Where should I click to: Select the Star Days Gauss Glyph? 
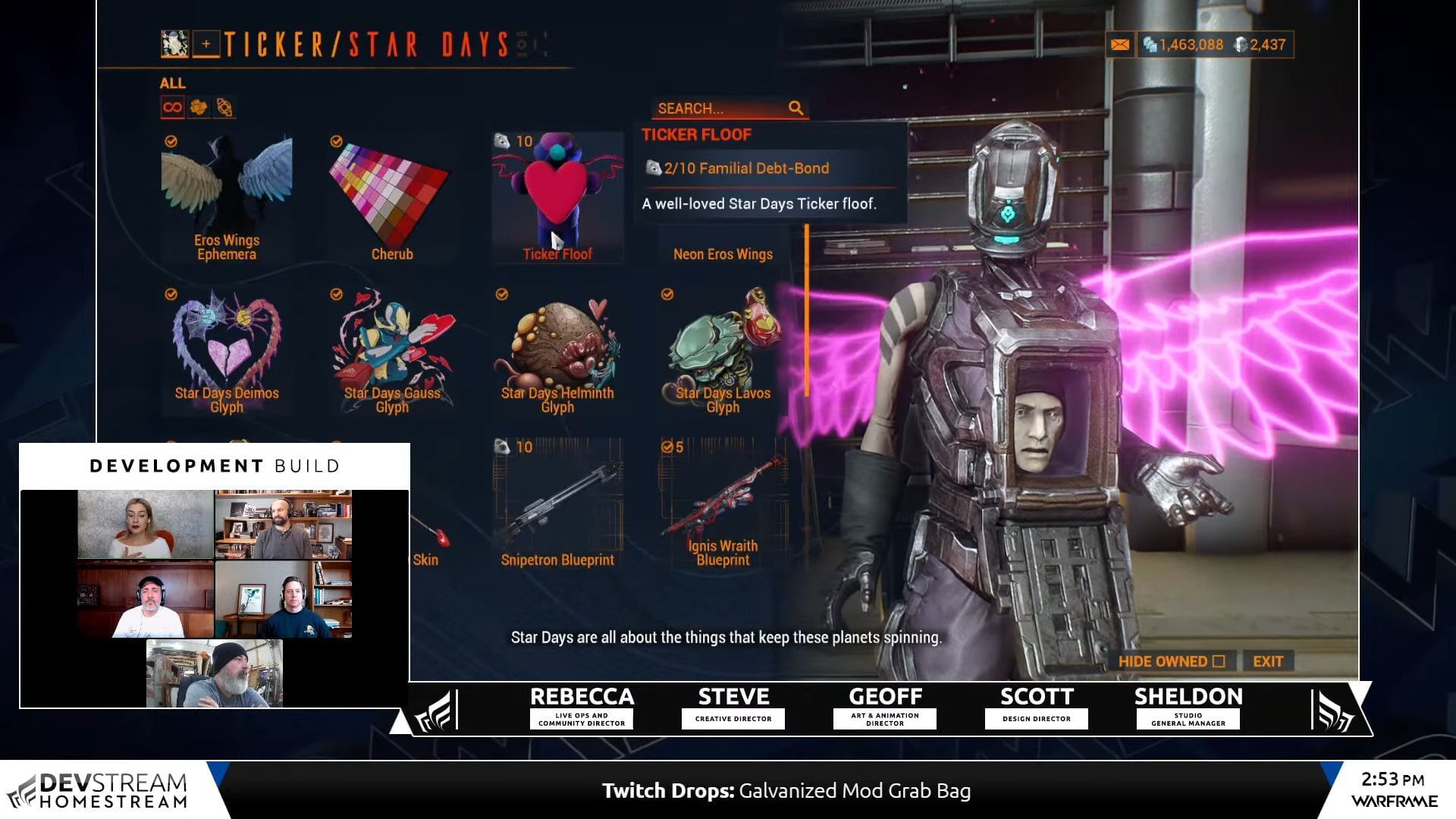[x=391, y=350]
